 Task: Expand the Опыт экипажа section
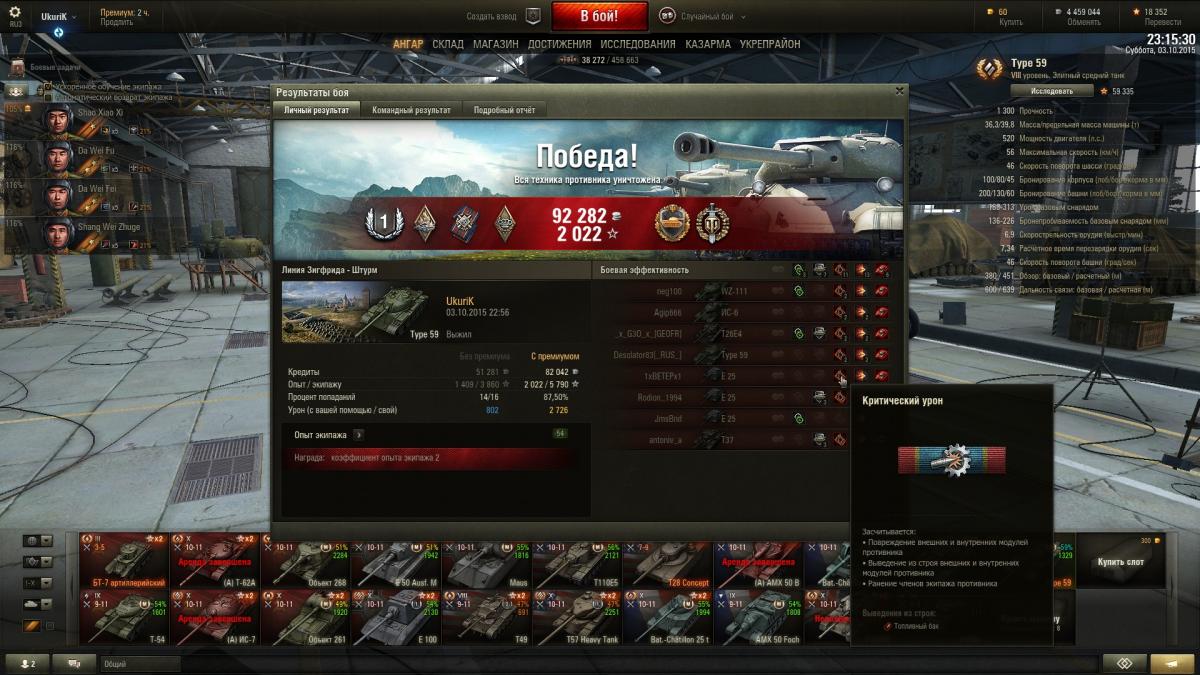(x=358, y=435)
